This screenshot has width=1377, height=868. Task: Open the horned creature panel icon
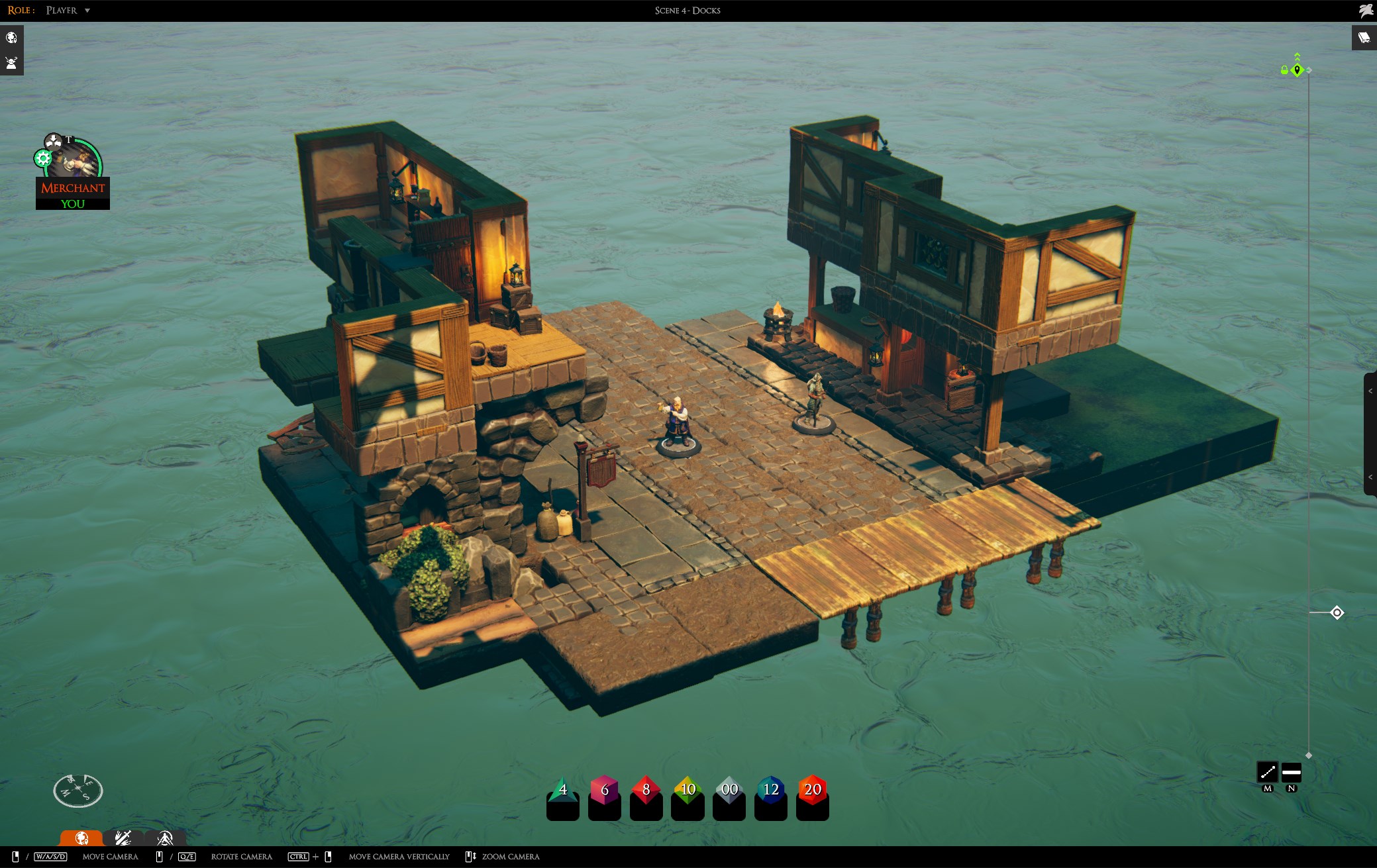(11, 64)
